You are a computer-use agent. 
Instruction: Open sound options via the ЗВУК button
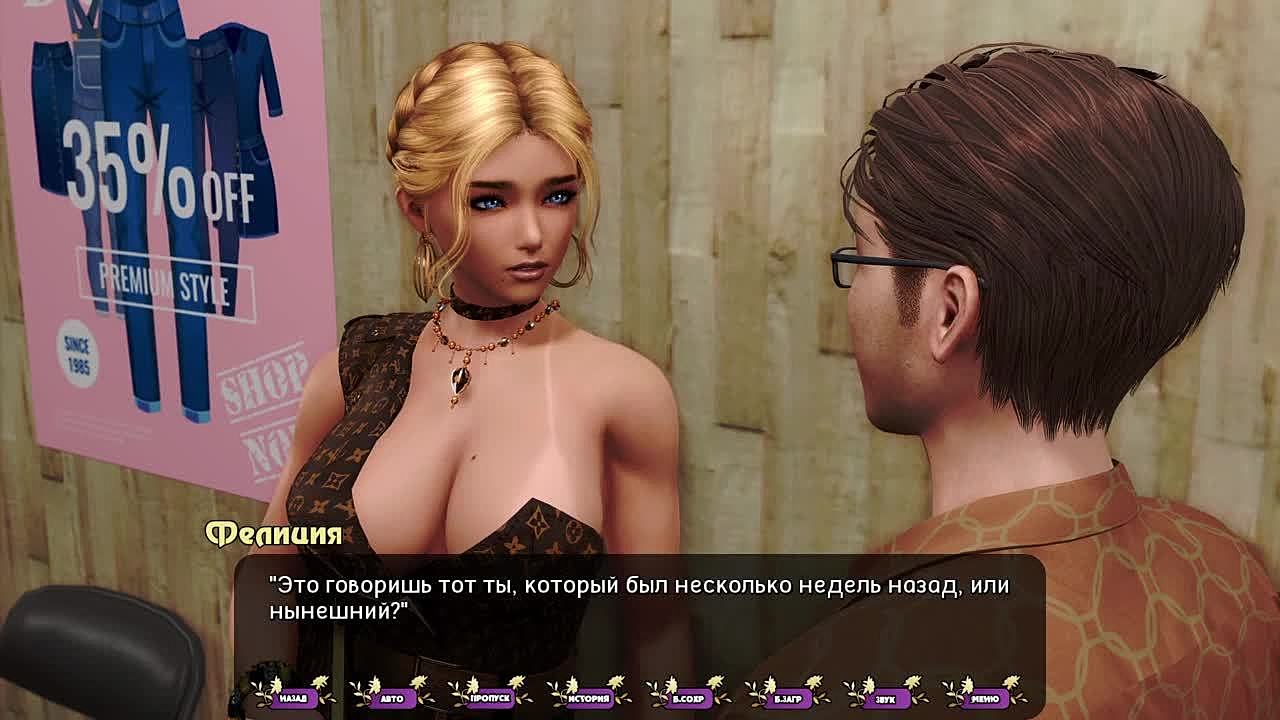885,697
